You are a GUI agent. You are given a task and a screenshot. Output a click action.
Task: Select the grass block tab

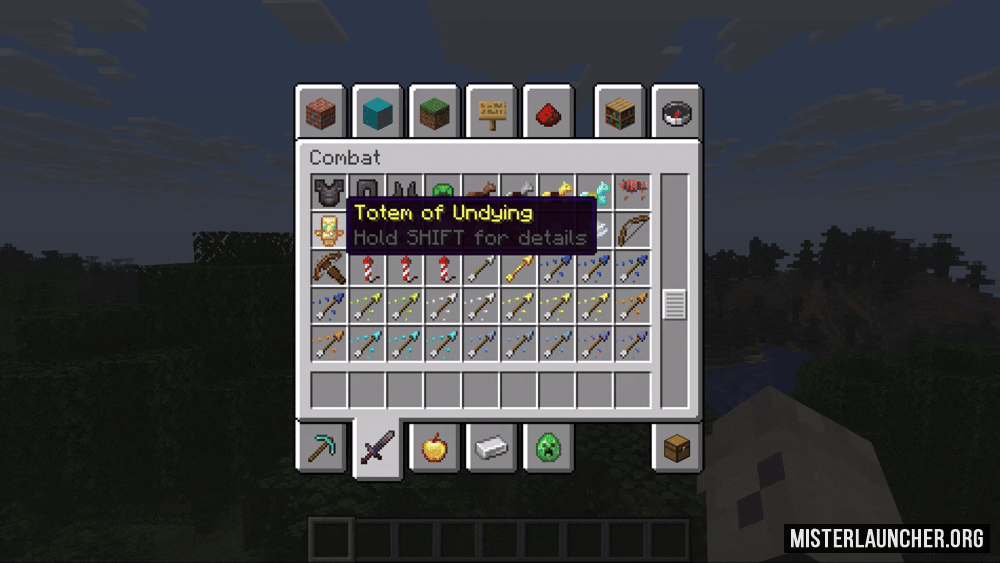[434, 113]
